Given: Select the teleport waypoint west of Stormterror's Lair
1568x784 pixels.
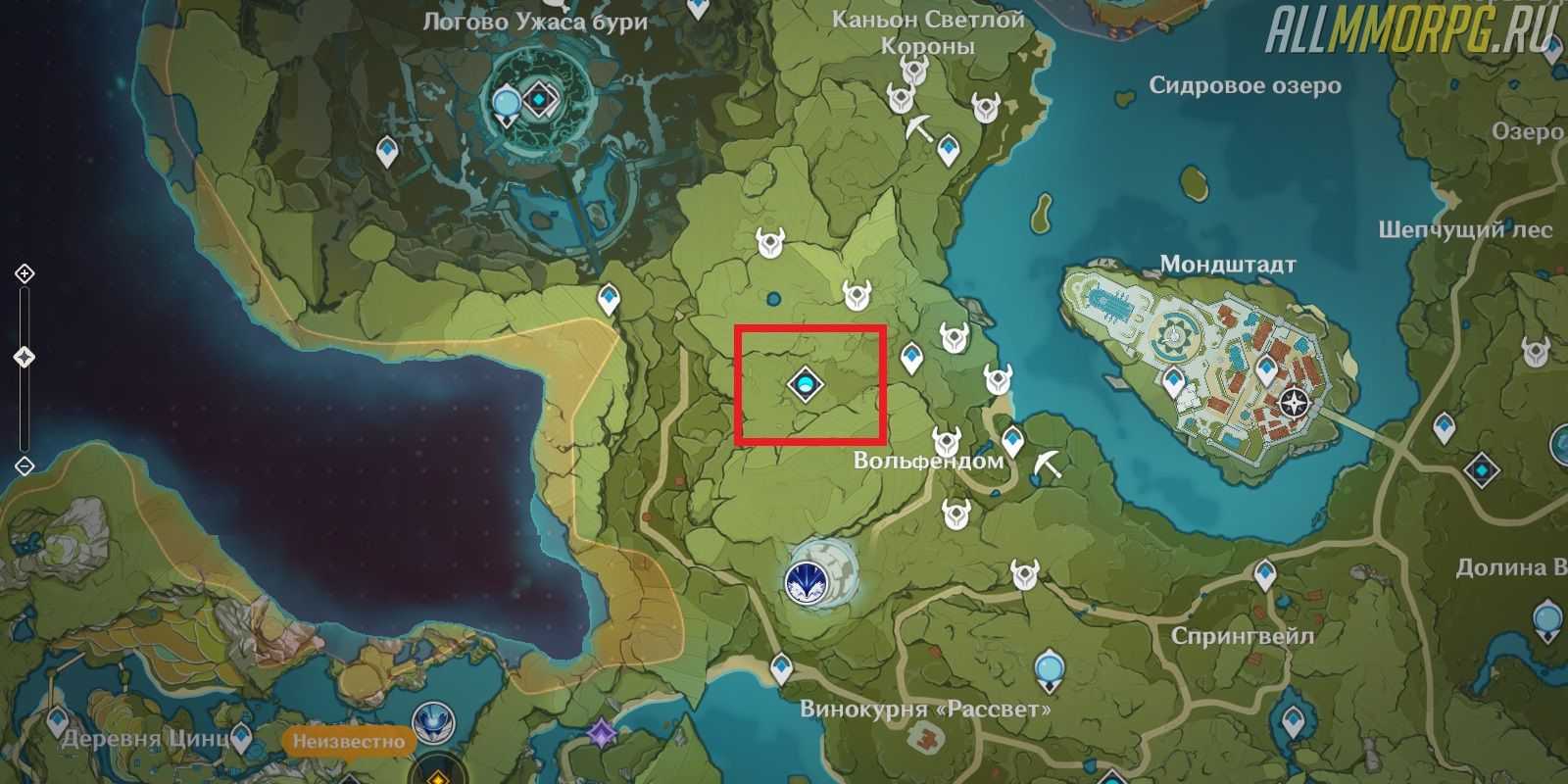Looking at the screenshot, I should (x=389, y=151).
